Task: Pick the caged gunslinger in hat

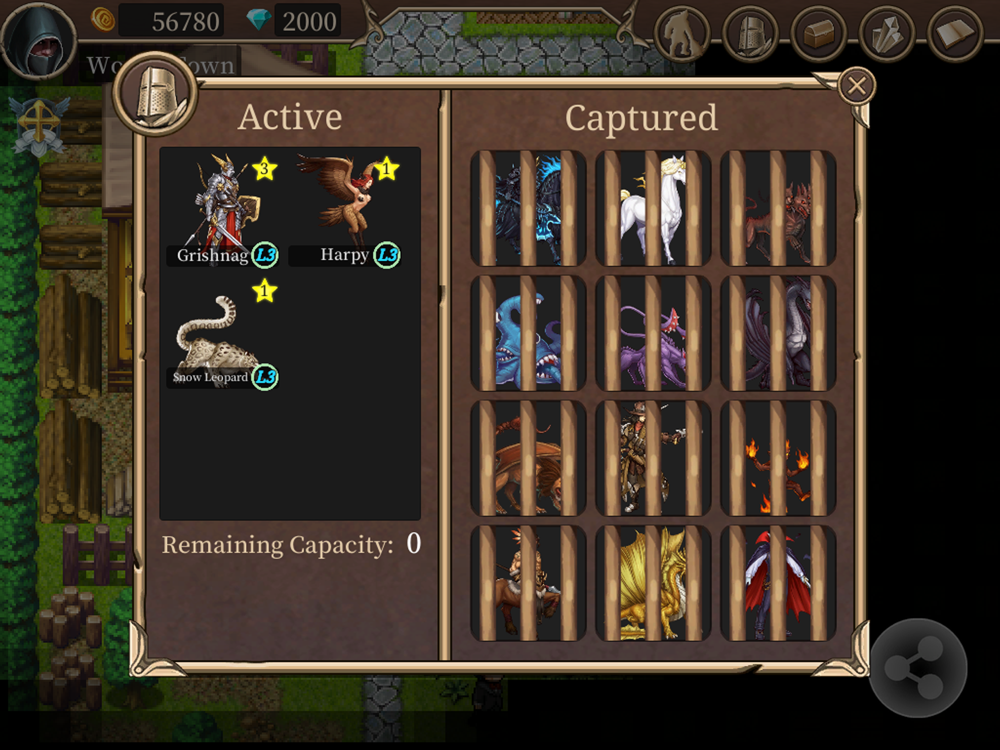Action: tap(653, 458)
